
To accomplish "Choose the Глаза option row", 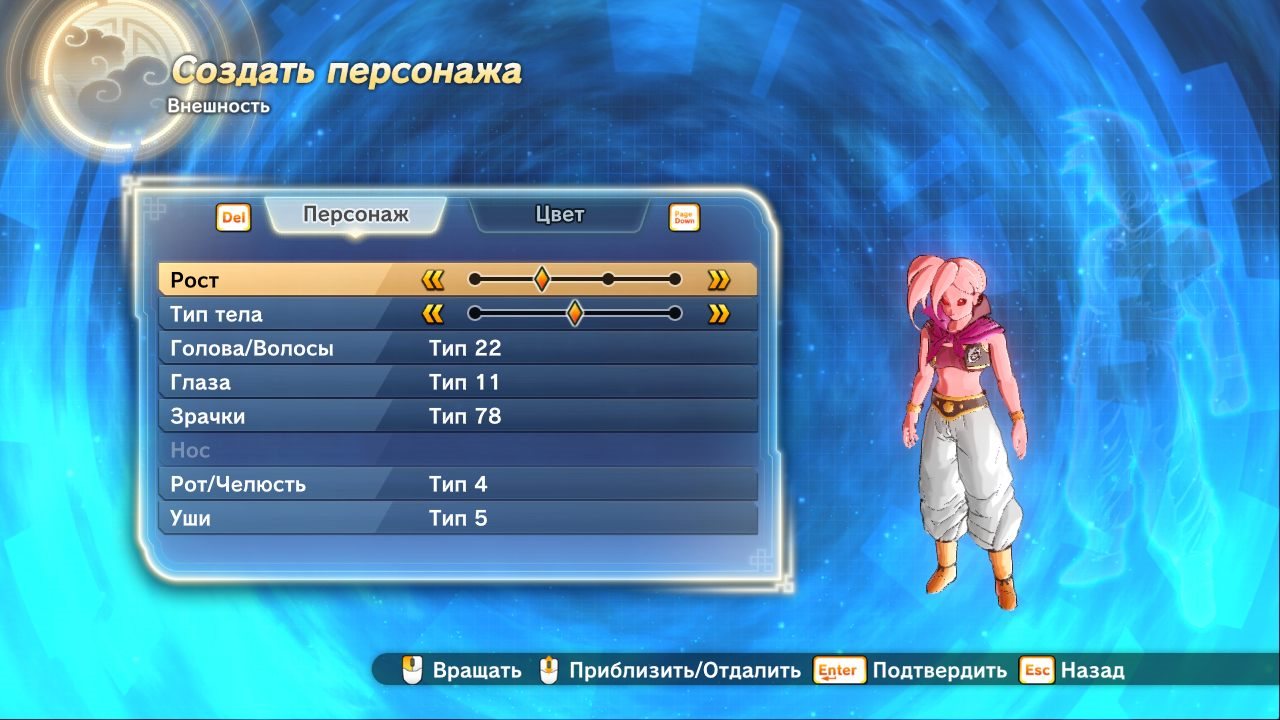I will point(457,383).
